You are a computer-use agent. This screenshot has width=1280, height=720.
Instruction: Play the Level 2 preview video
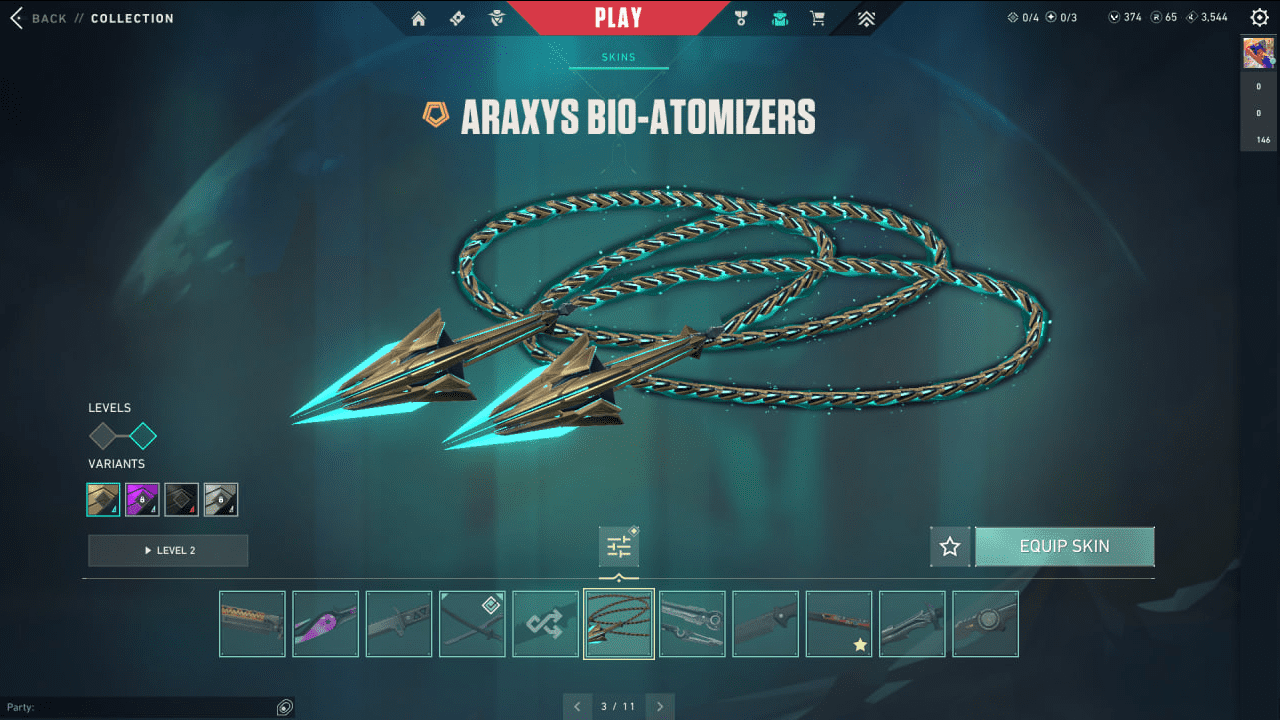[x=168, y=550]
